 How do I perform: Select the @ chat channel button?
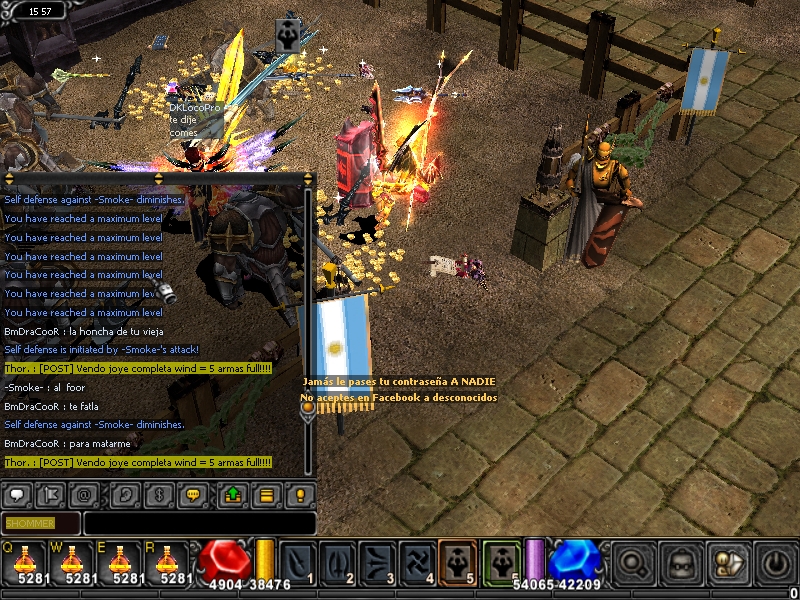(88, 494)
